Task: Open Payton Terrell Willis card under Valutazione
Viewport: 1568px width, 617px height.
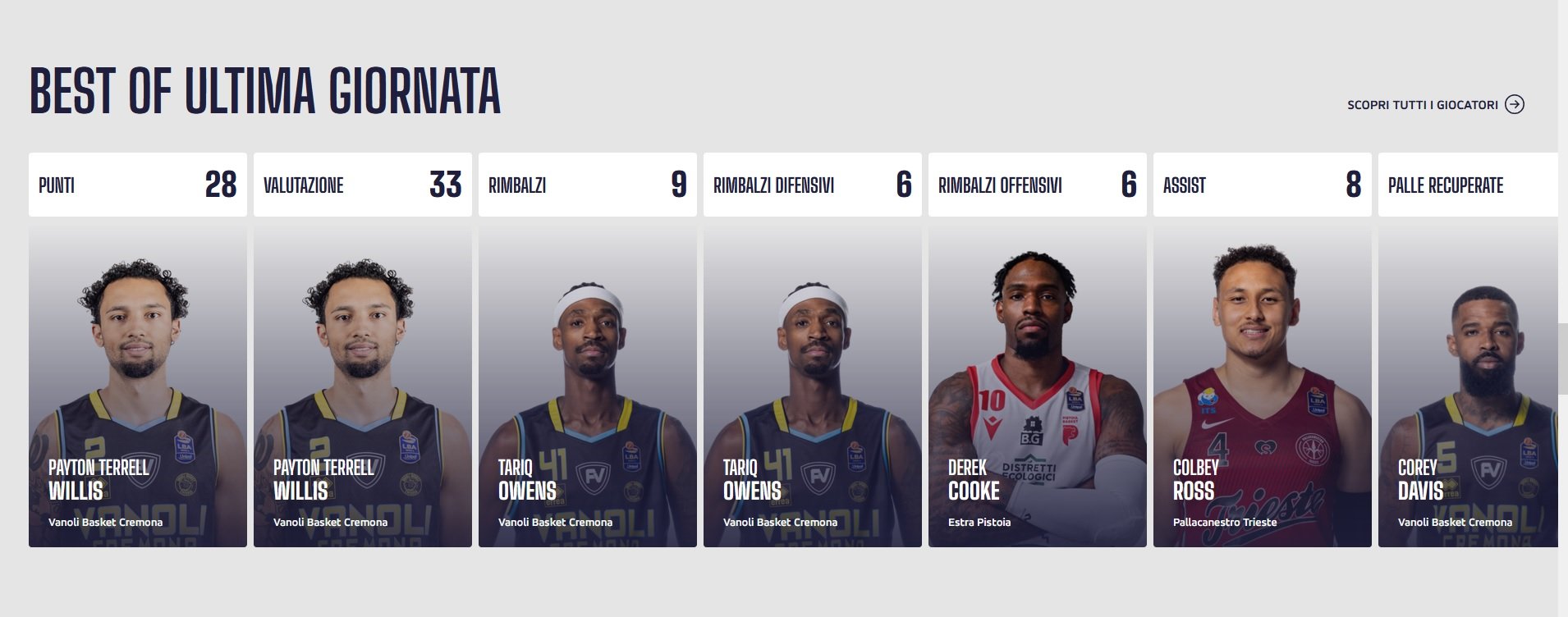Action: click(x=363, y=386)
